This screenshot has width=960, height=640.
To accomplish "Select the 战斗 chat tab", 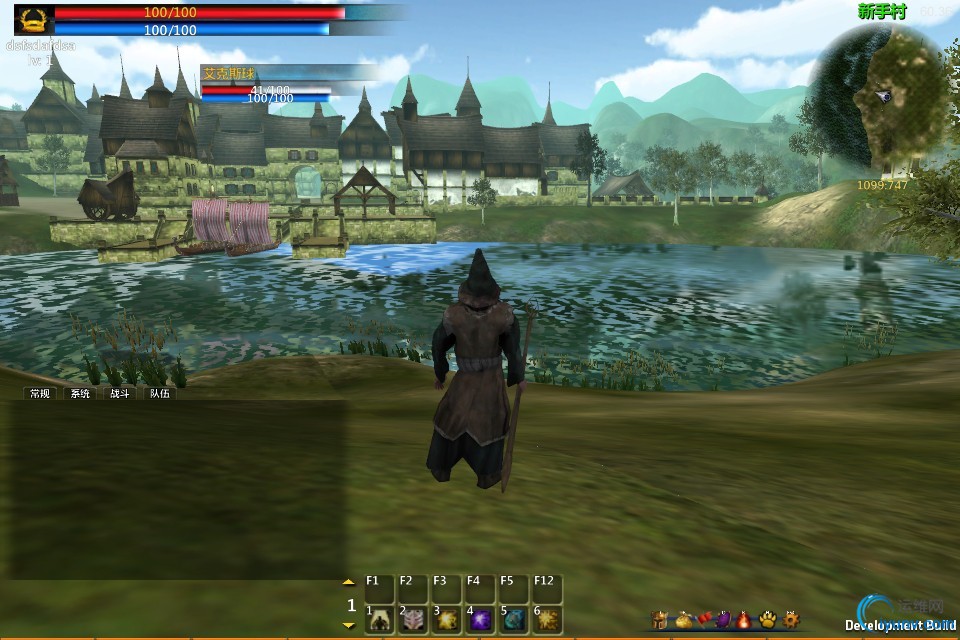I will [x=119, y=394].
